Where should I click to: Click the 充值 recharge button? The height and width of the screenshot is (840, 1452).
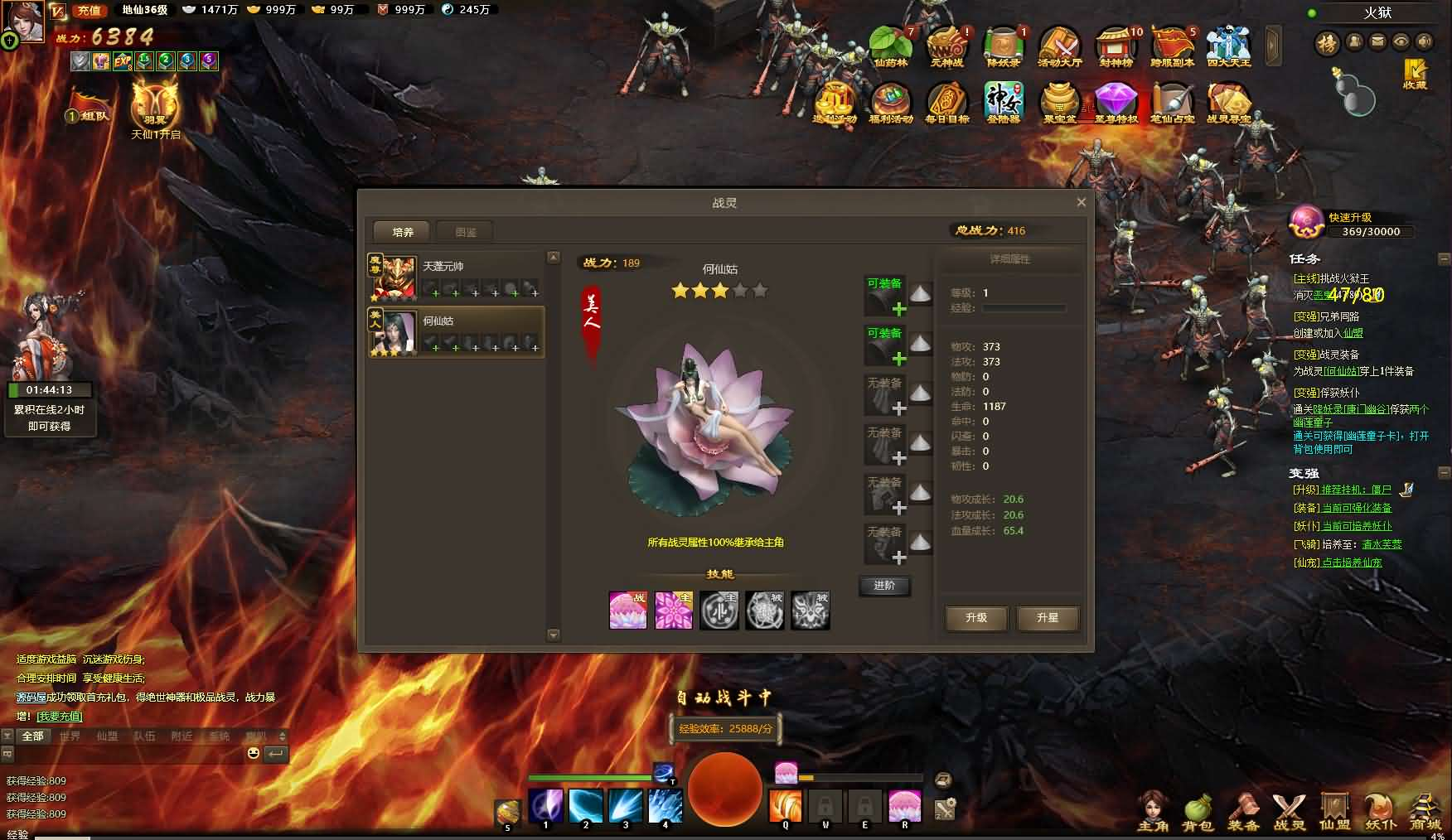tap(89, 11)
